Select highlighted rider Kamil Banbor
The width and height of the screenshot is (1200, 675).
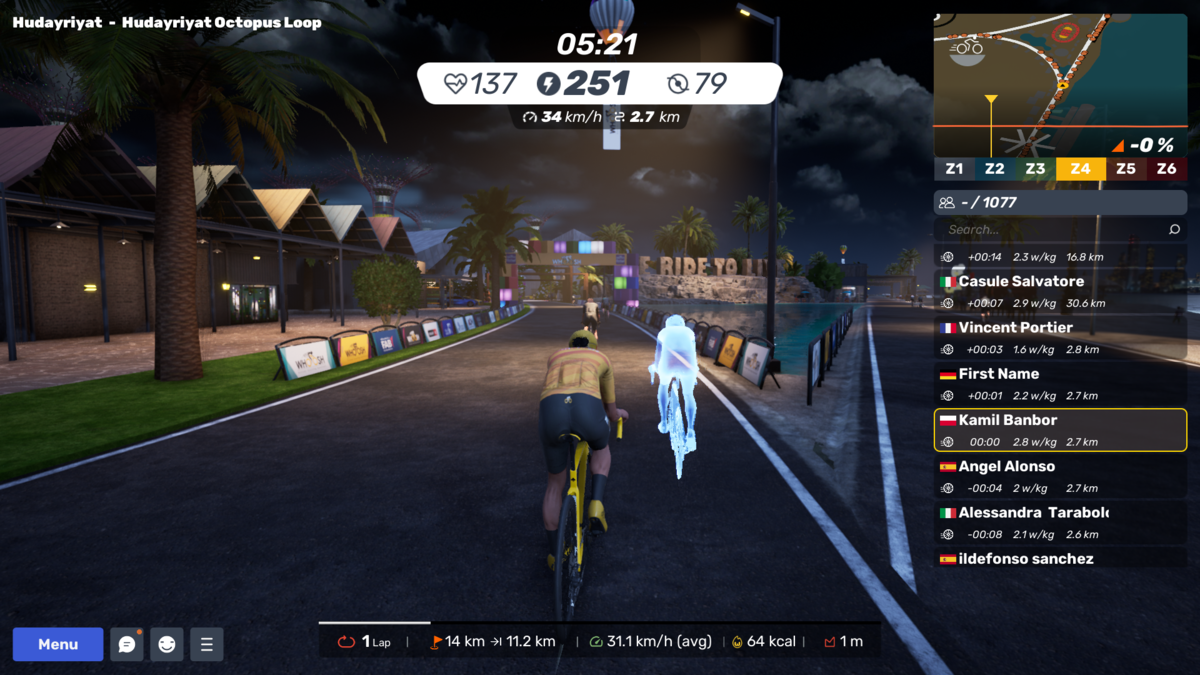tap(1060, 430)
